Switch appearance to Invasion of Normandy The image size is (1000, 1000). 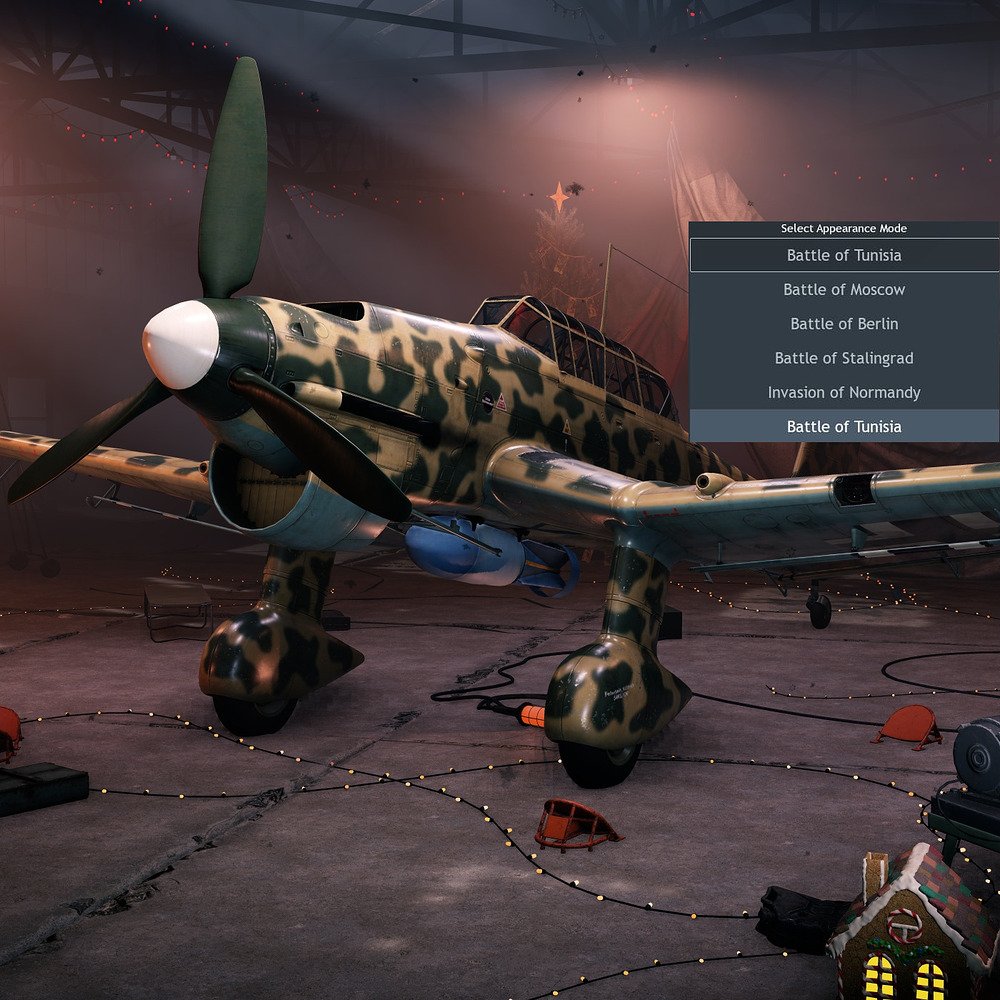tap(844, 392)
